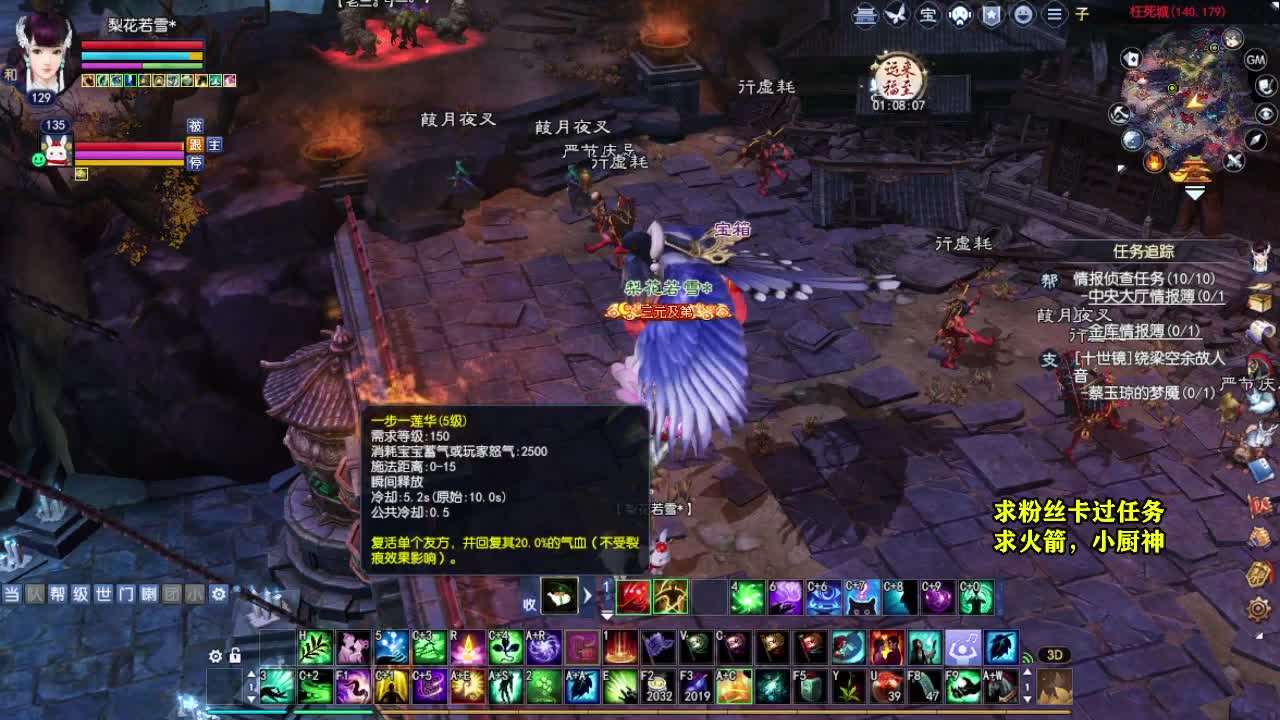Collapse the minimap via the triangle beneath it
Screen dimensions: 1280x720
coord(1194,193)
